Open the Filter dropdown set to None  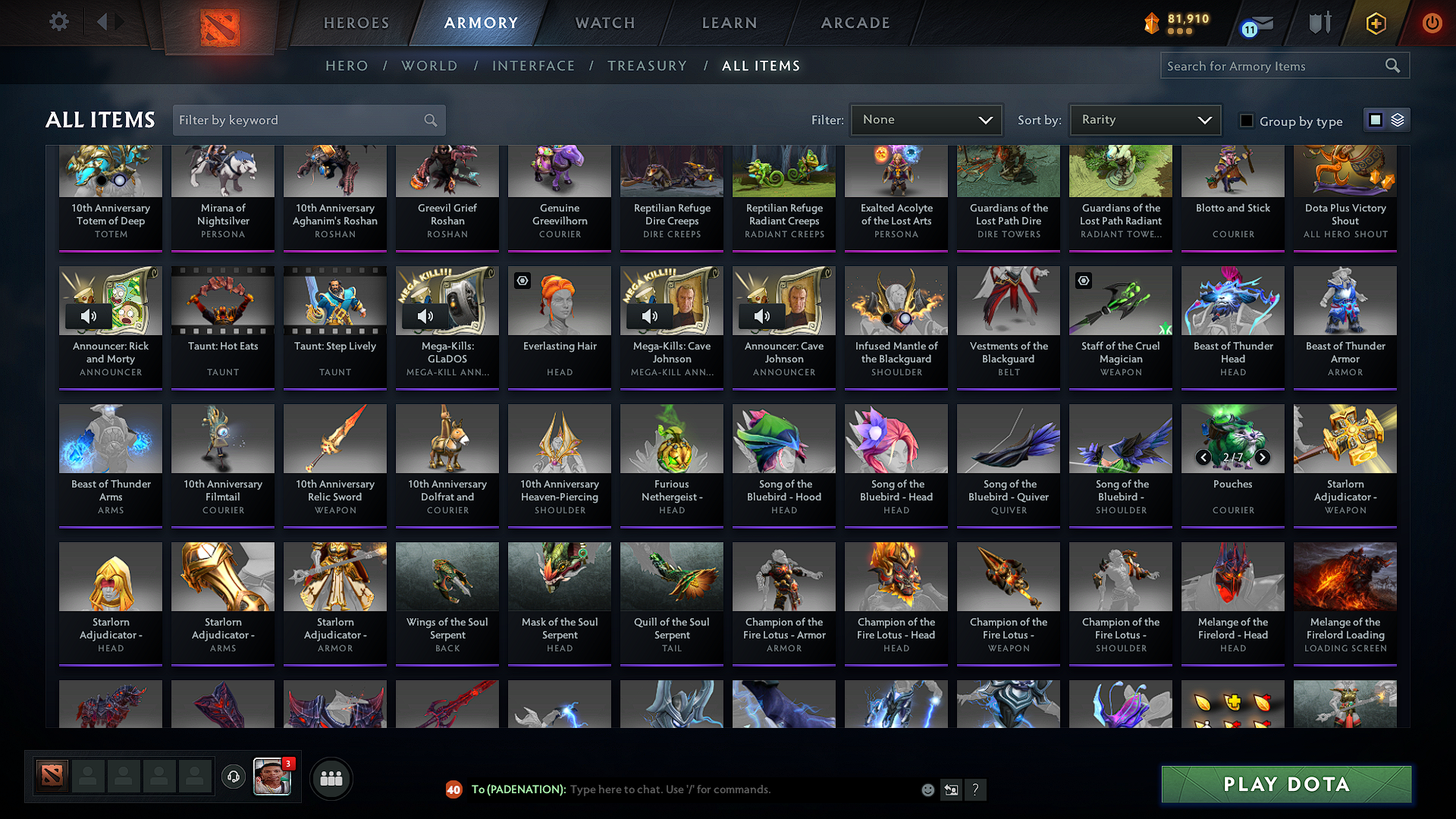tap(926, 119)
